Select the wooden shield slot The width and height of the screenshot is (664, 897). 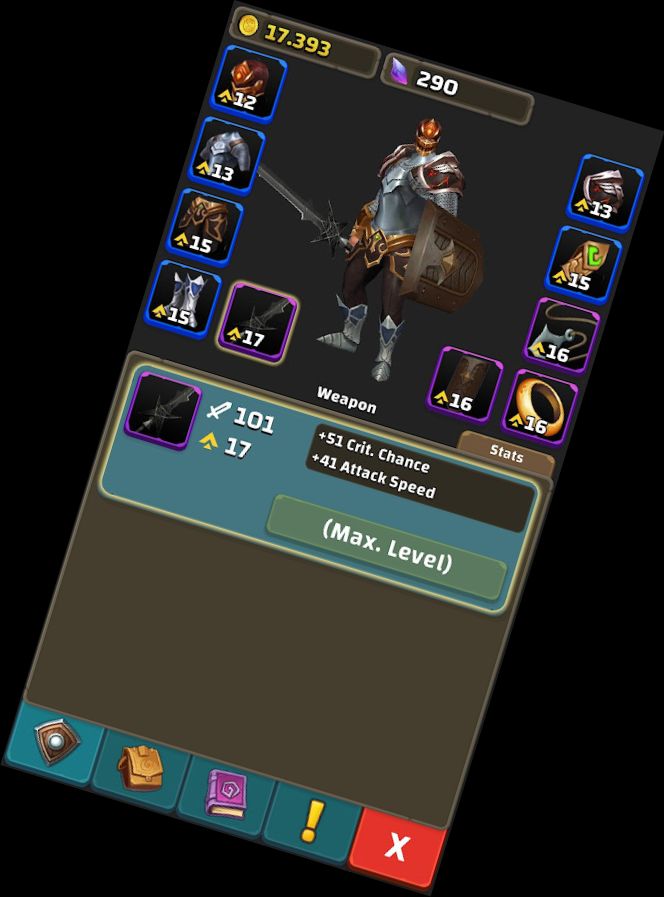tap(465, 384)
